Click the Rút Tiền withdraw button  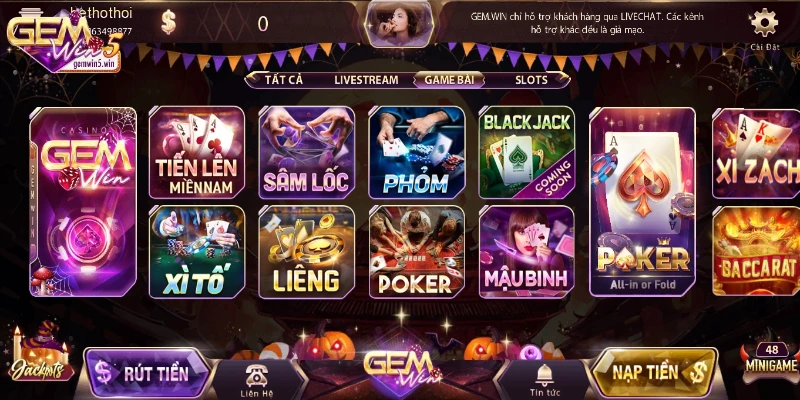pyautogui.click(x=148, y=373)
